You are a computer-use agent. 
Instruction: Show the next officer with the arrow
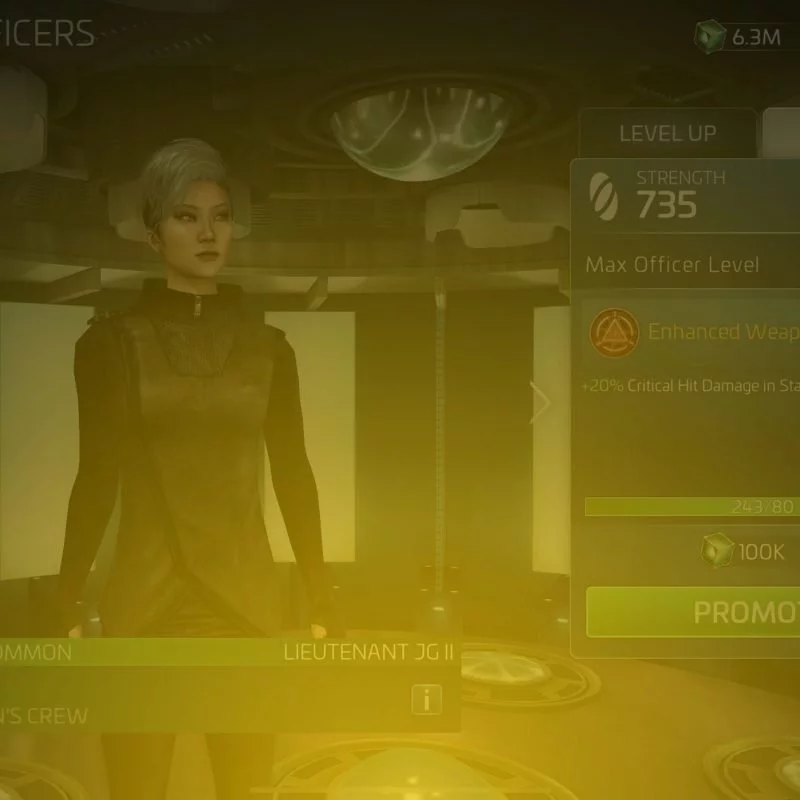click(x=541, y=404)
